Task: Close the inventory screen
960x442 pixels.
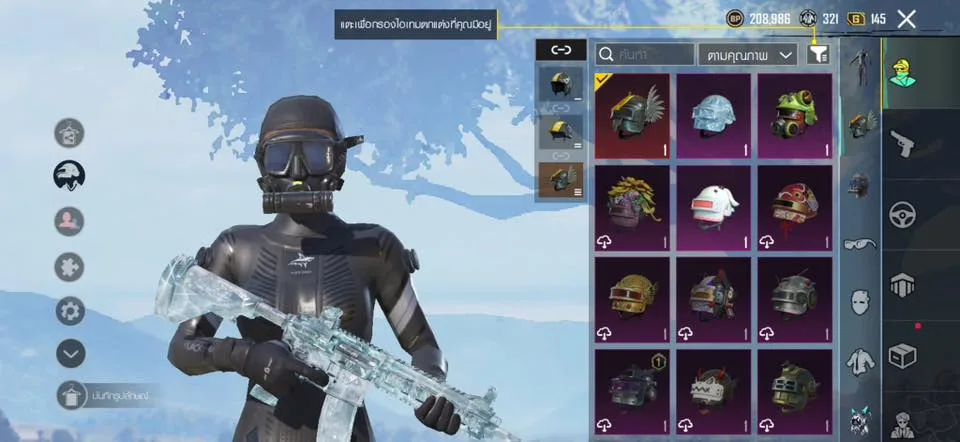Action: tap(906, 19)
